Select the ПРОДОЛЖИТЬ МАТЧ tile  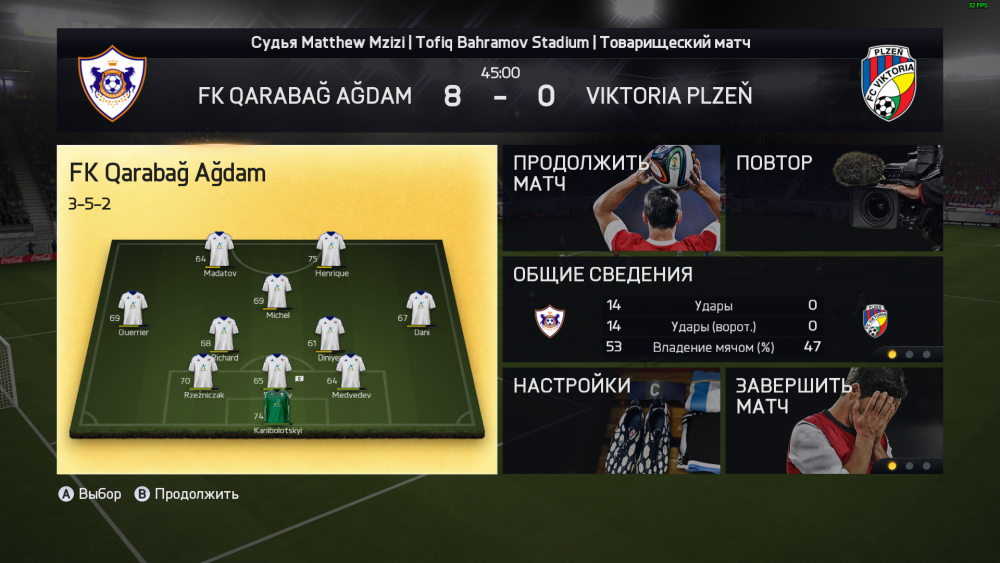(610, 198)
